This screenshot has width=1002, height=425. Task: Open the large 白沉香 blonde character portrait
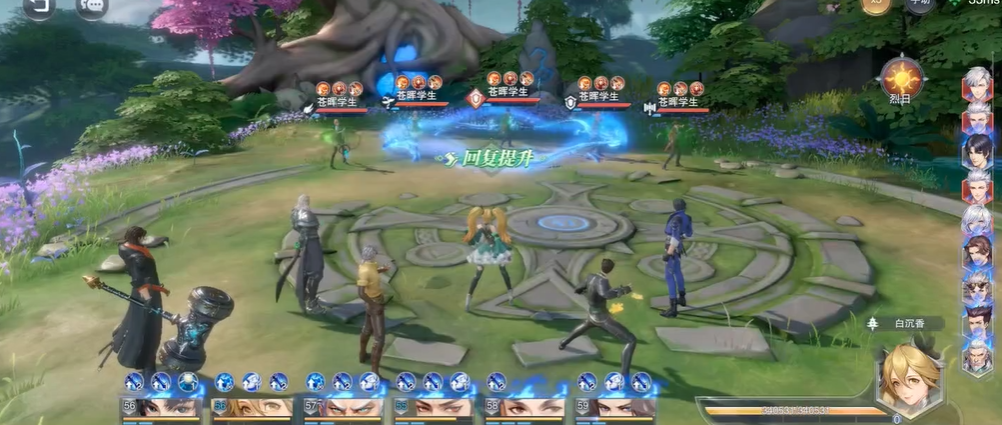tap(908, 379)
